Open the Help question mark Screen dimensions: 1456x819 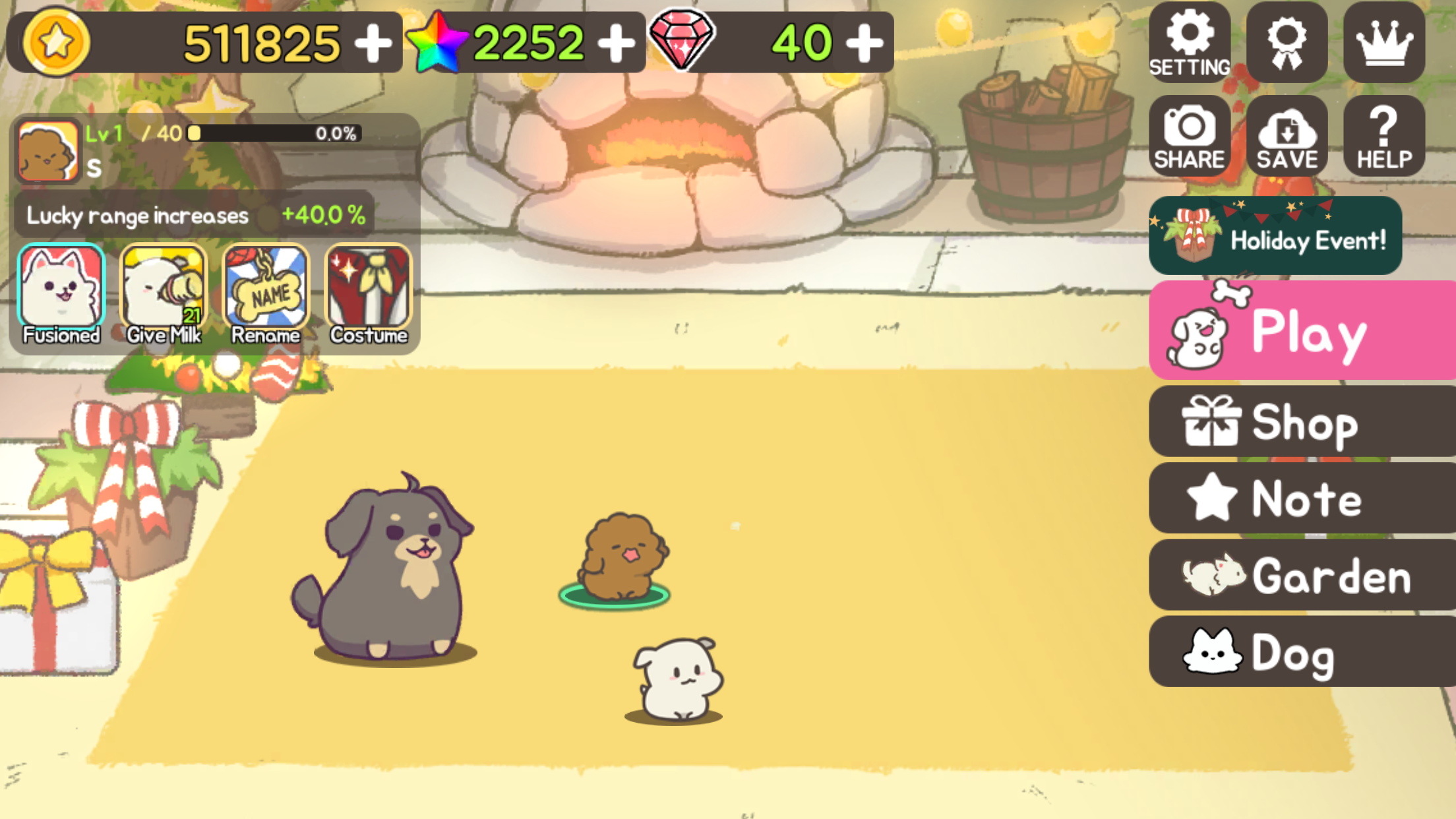(1383, 135)
